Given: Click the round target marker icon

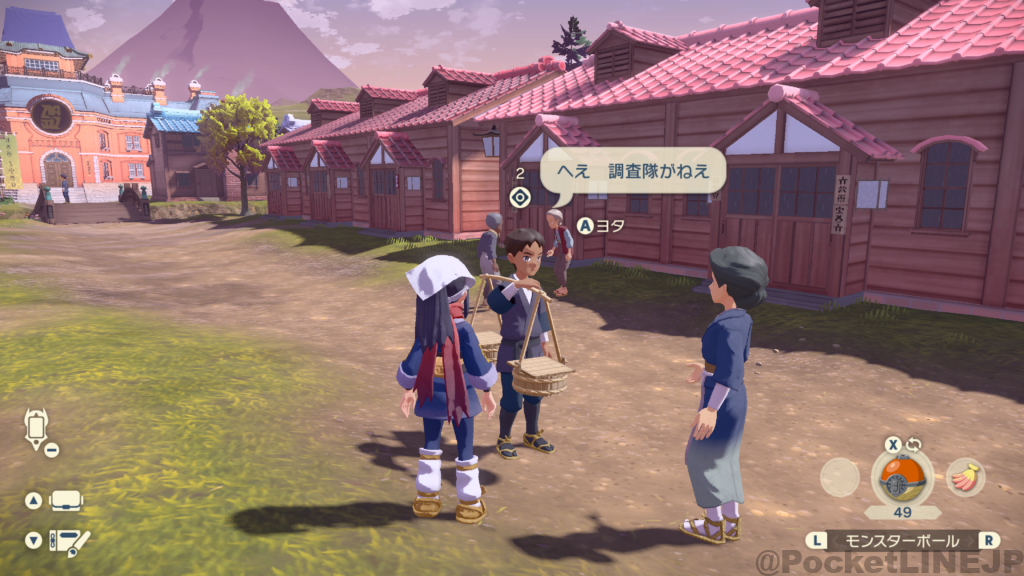Looking at the screenshot, I should (518, 196).
